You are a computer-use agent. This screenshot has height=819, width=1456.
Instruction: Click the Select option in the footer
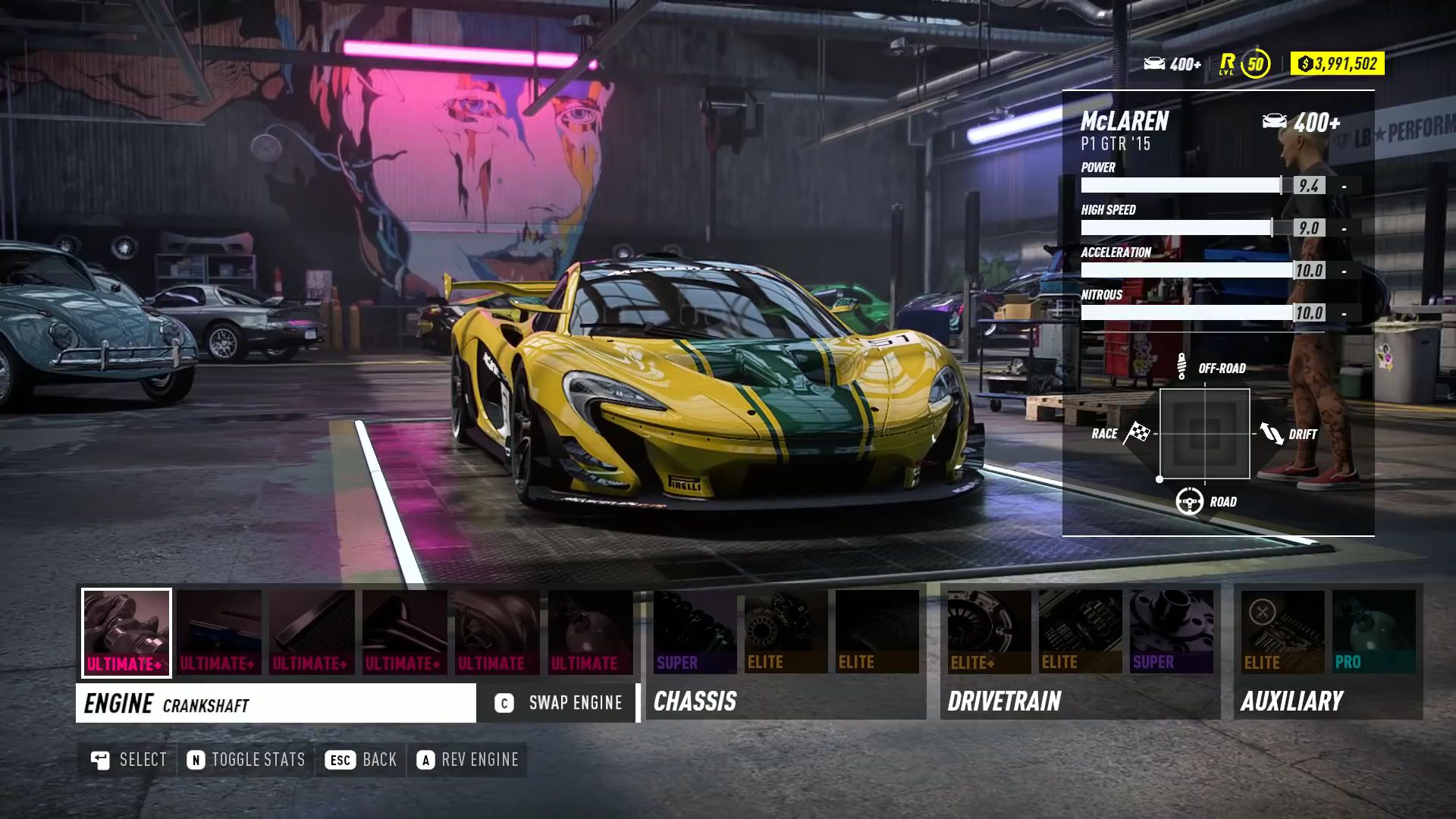tap(128, 760)
